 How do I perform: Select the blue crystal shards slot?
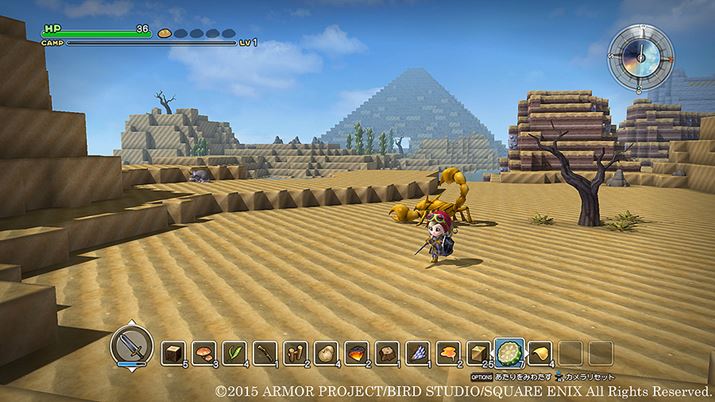pos(418,352)
